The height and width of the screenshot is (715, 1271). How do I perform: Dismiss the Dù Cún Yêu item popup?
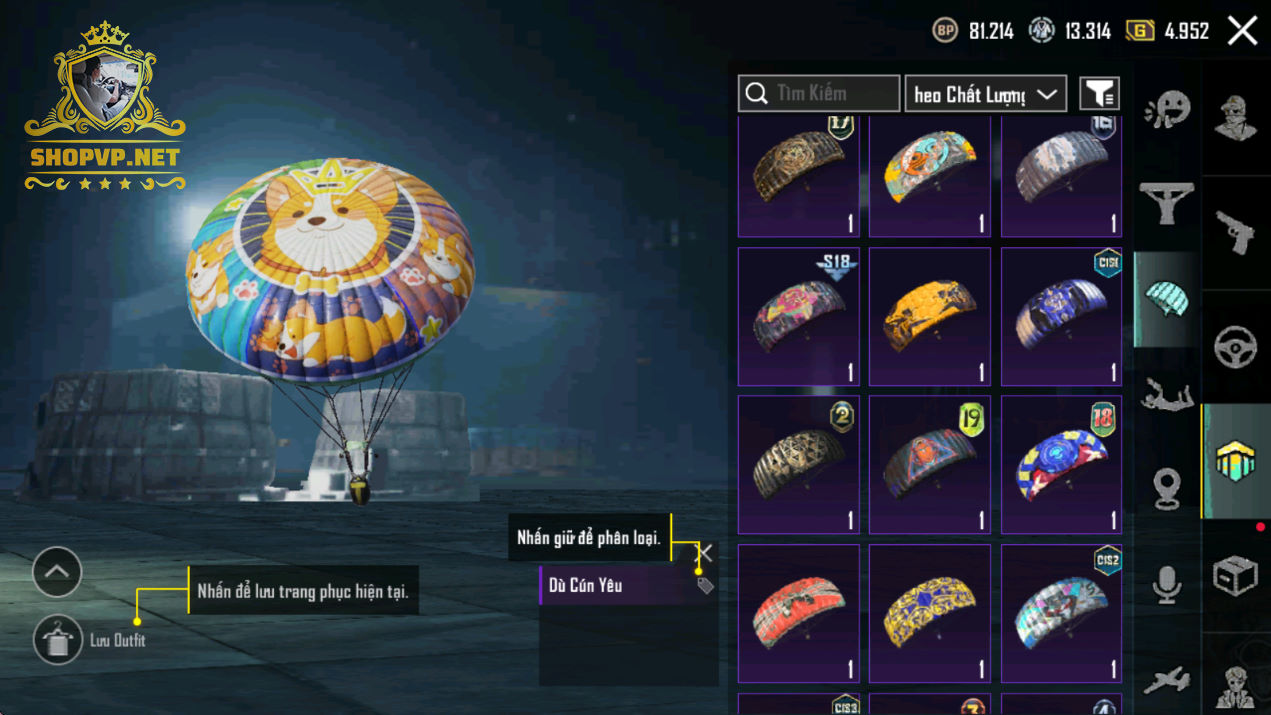pos(704,552)
